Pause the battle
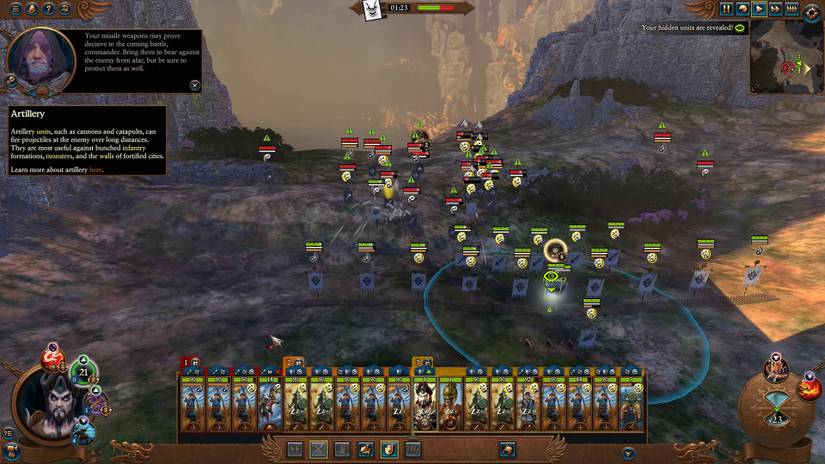 click(726, 9)
